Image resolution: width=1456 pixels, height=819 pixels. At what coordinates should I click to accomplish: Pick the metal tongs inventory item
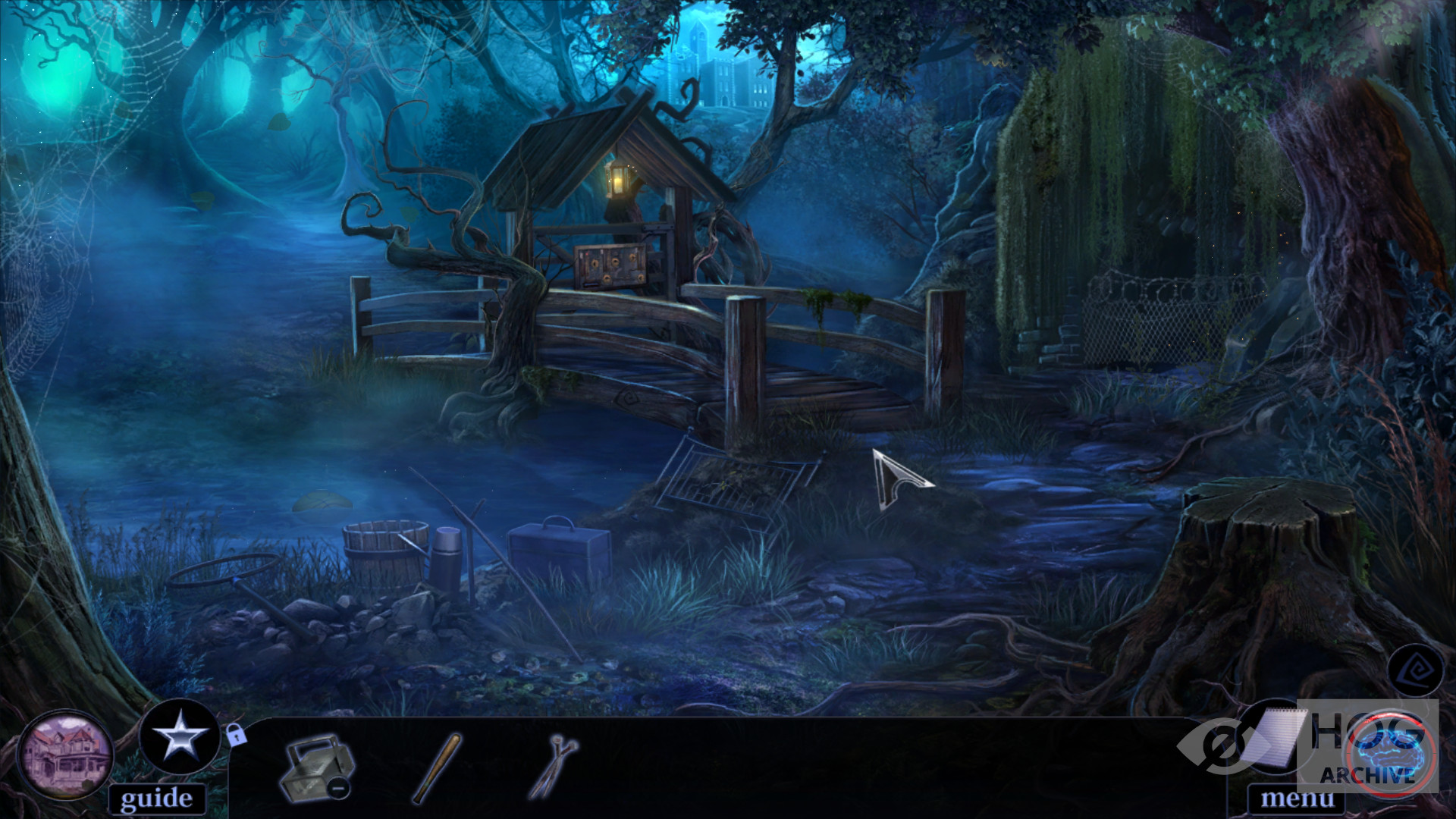tap(553, 766)
